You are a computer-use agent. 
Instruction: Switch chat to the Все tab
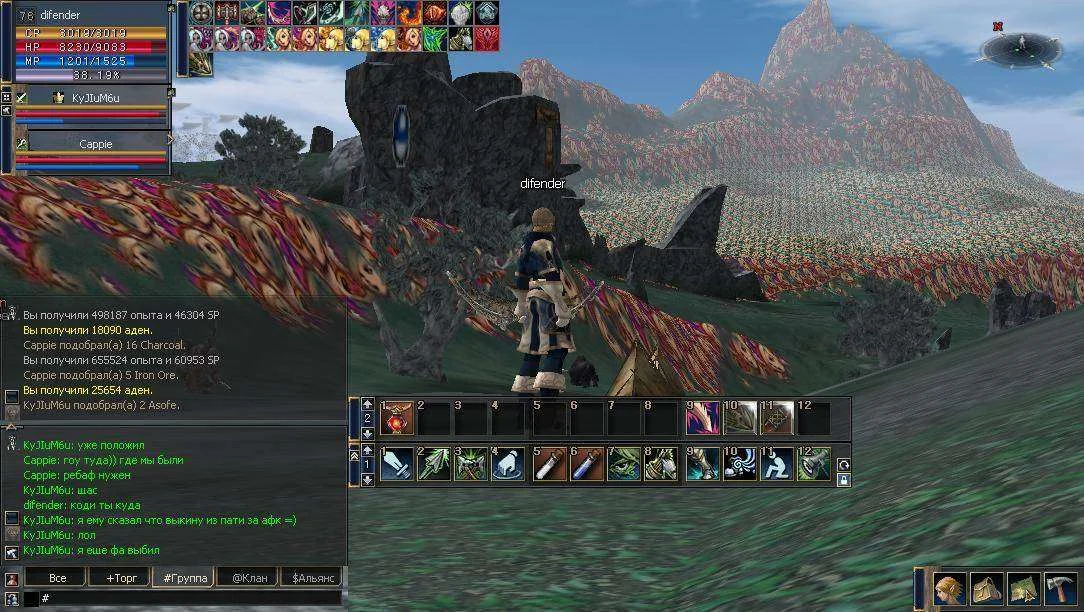click(x=57, y=578)
